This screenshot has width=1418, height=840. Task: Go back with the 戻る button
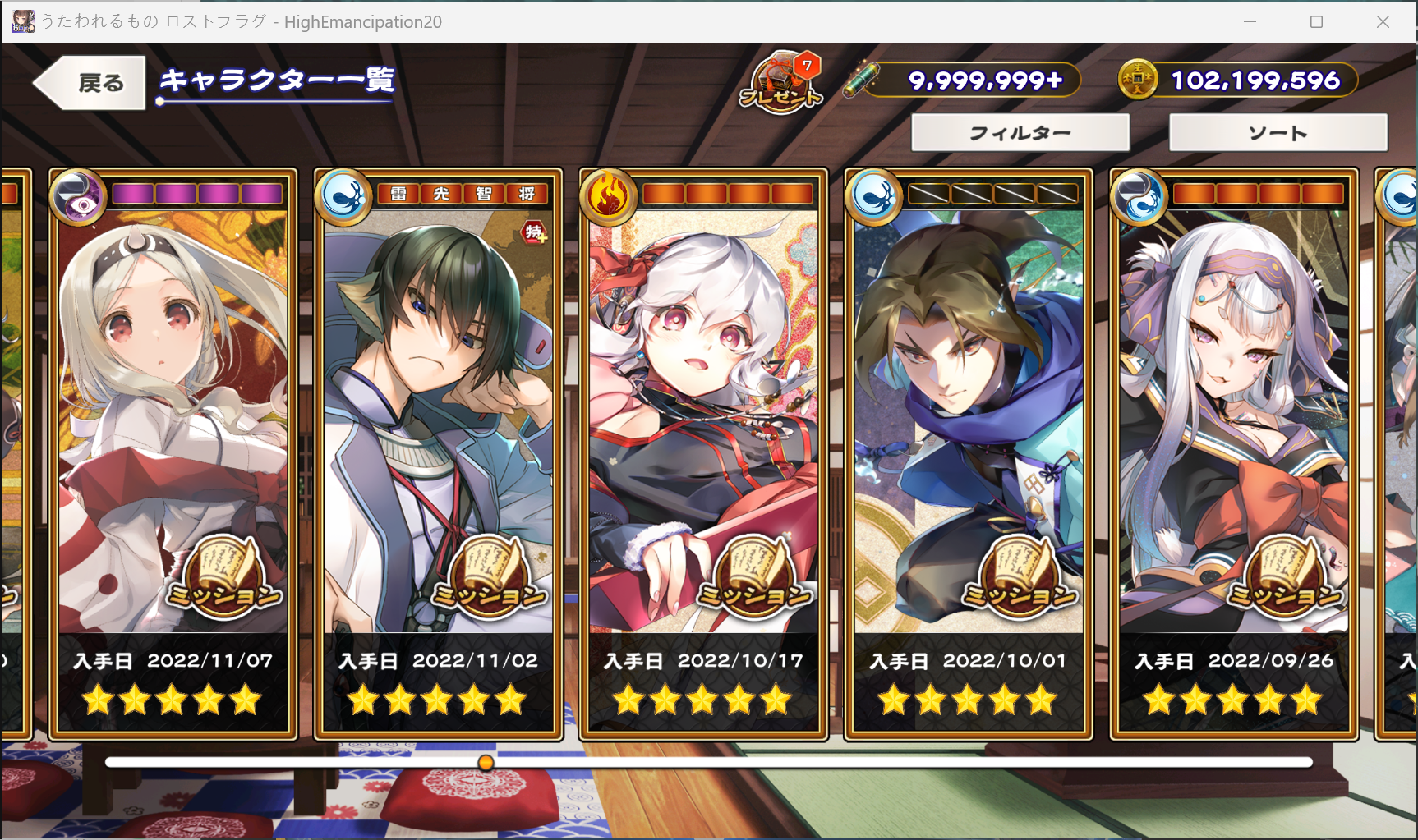[x=91, y=82]
